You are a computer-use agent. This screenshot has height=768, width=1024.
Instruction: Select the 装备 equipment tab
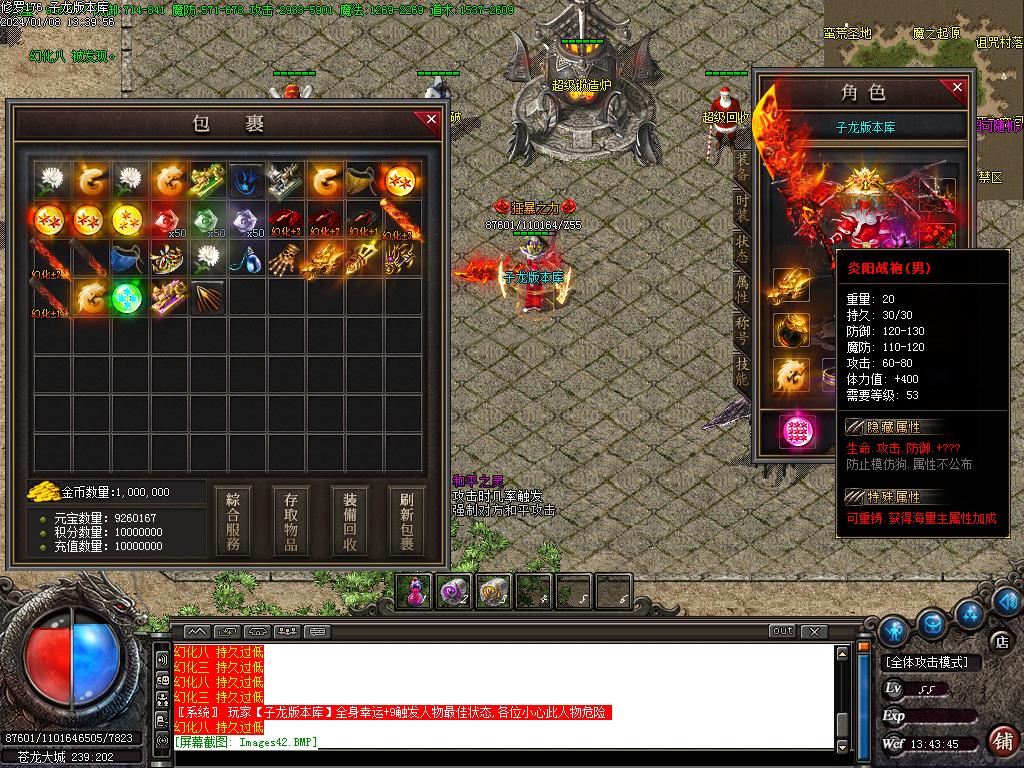tap(741, 165)
